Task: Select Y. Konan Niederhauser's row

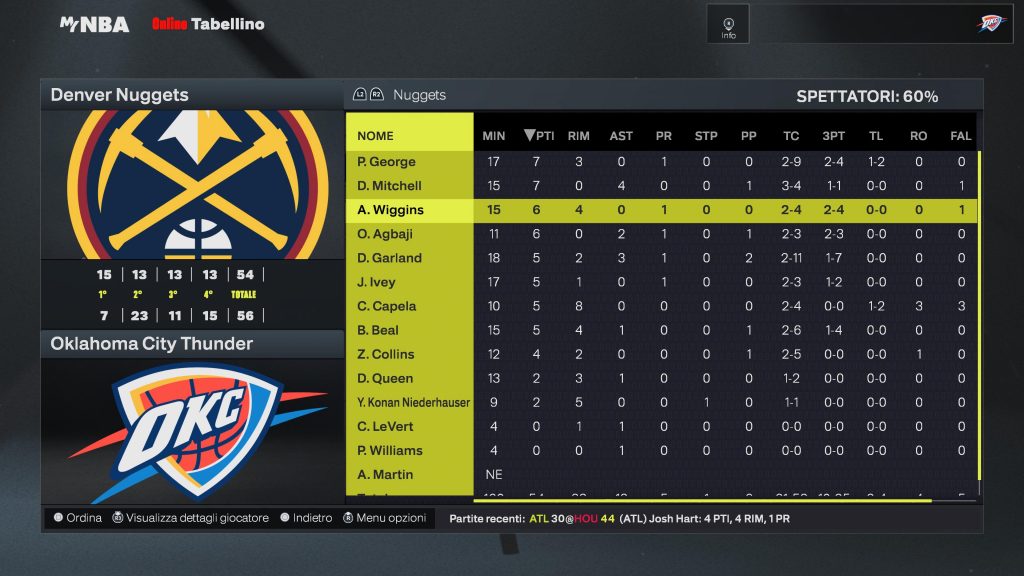Action: tap(413, 402)
